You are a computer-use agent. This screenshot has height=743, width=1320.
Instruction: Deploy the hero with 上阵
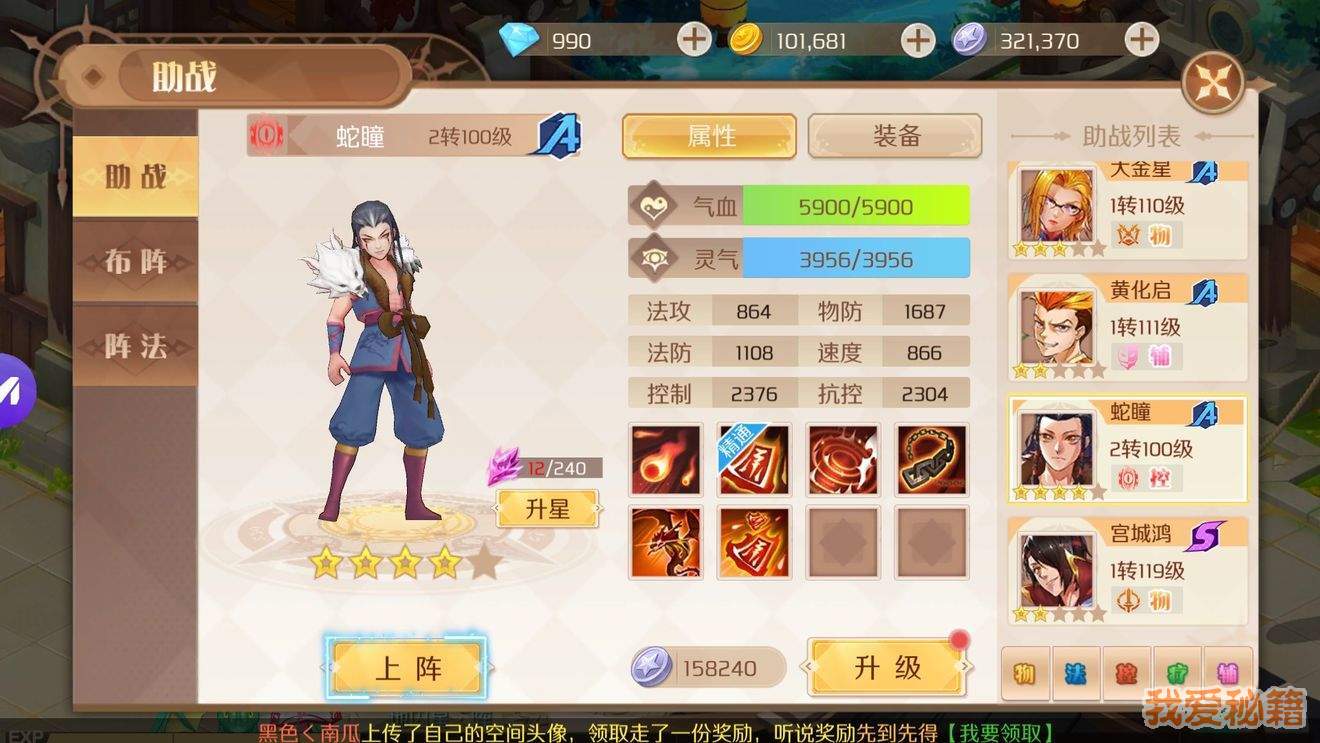point(407,668)
